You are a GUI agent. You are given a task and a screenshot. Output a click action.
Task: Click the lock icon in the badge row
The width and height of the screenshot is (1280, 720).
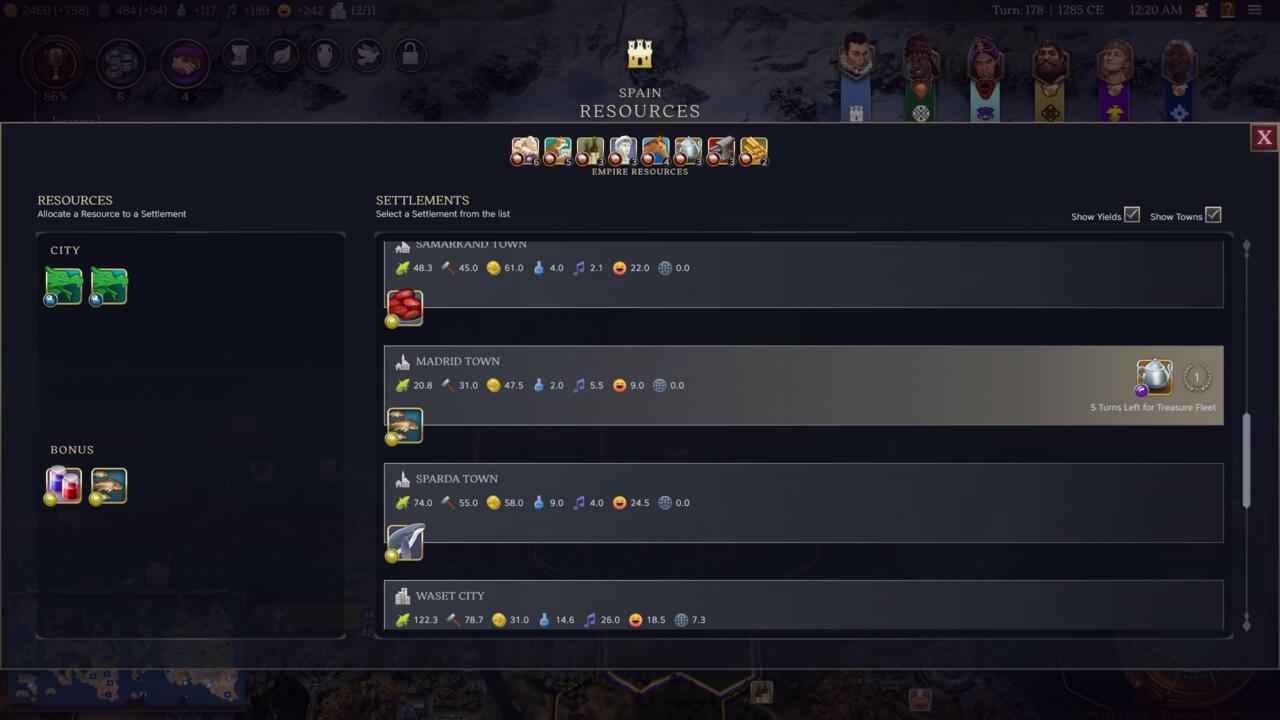tap(410, 56)
